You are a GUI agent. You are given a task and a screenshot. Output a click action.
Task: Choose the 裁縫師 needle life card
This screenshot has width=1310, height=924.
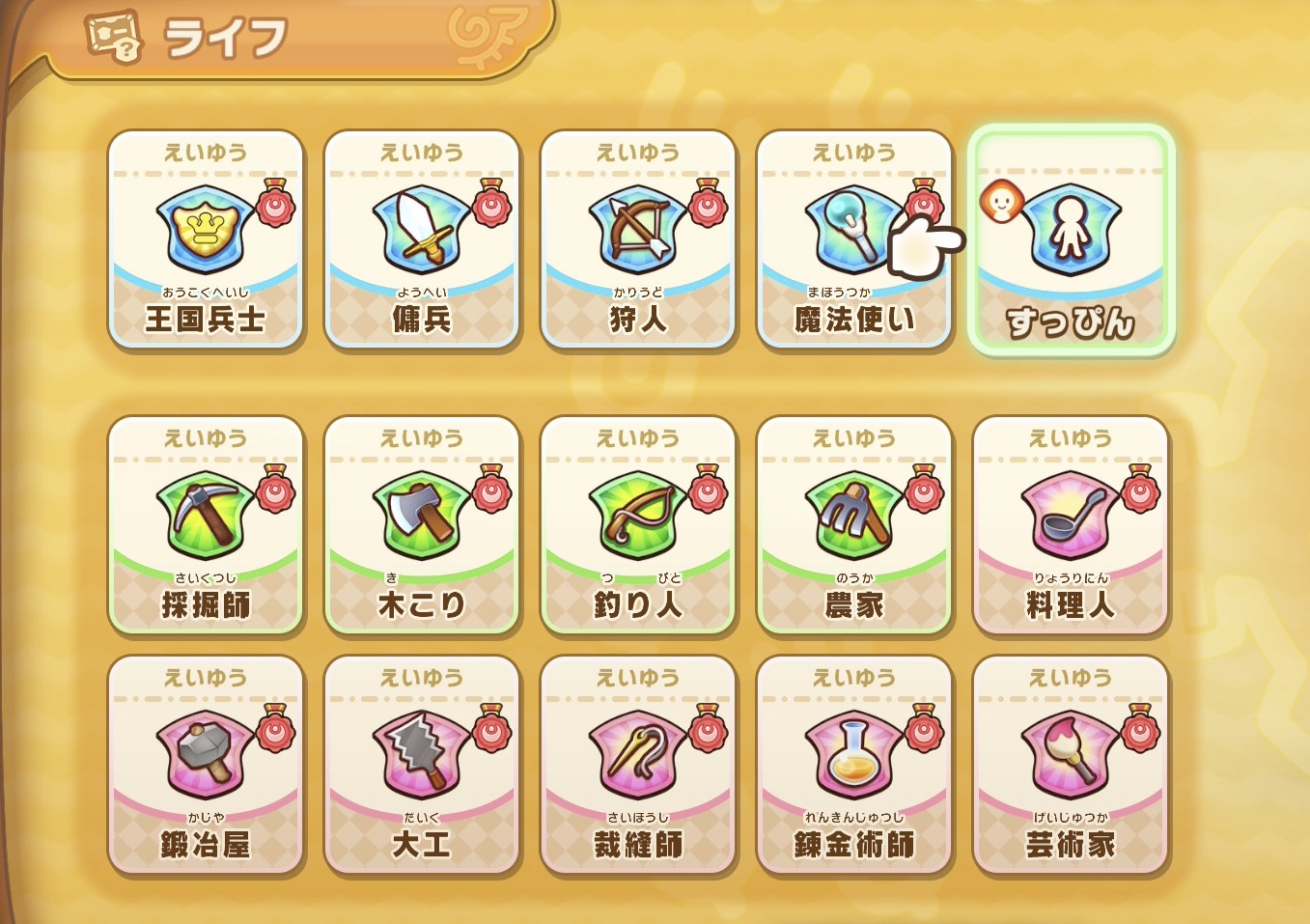638,765
